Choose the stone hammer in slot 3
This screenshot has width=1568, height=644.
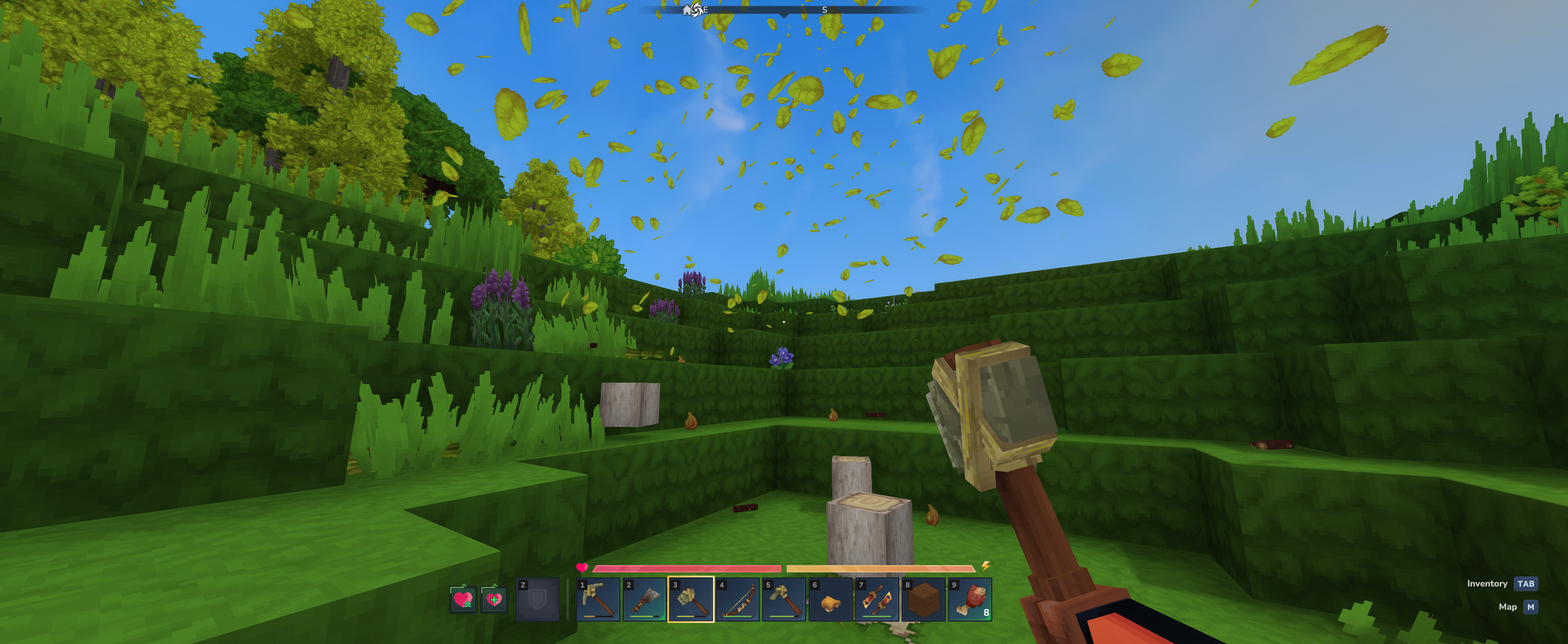[691, 599]
